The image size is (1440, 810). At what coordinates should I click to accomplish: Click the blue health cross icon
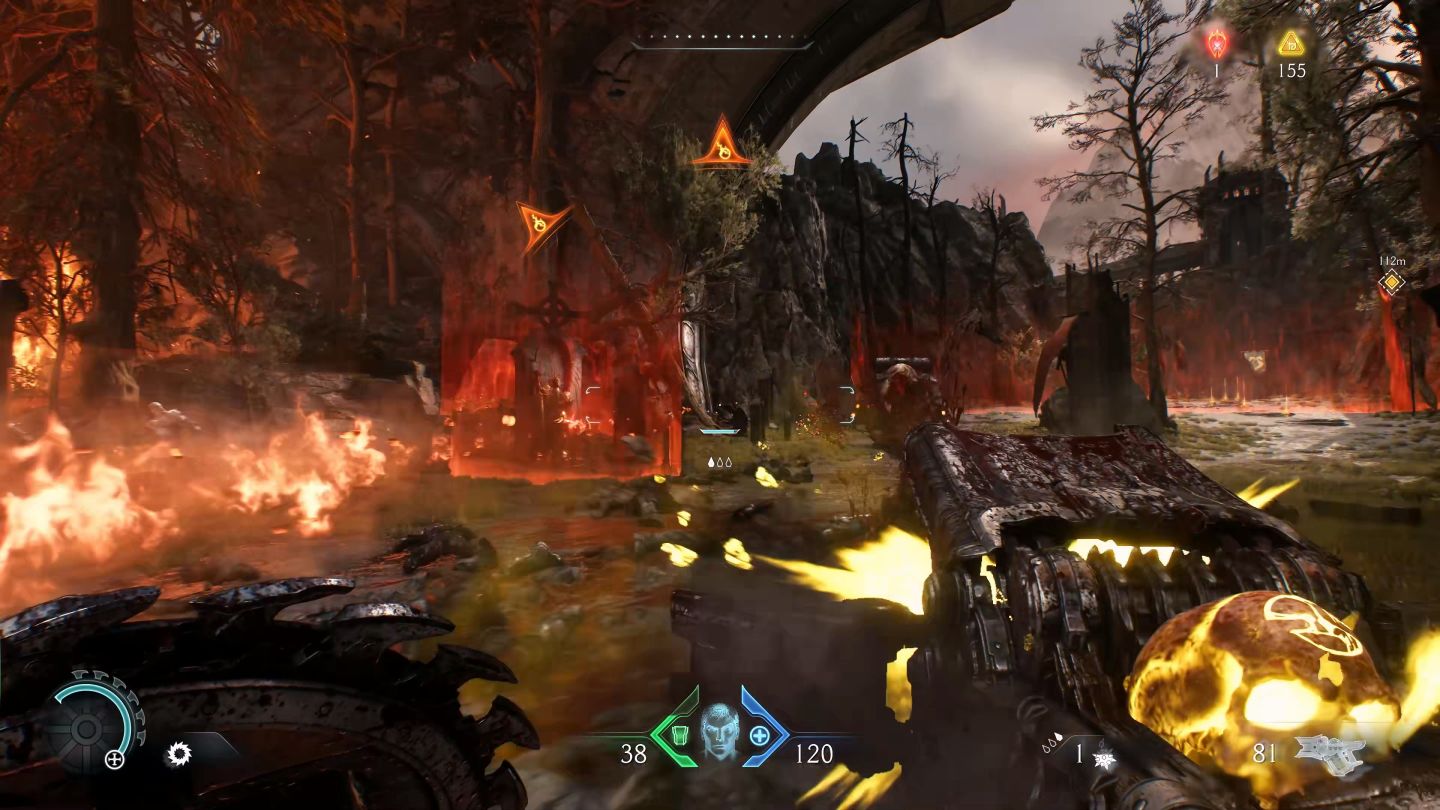[760, 737]
